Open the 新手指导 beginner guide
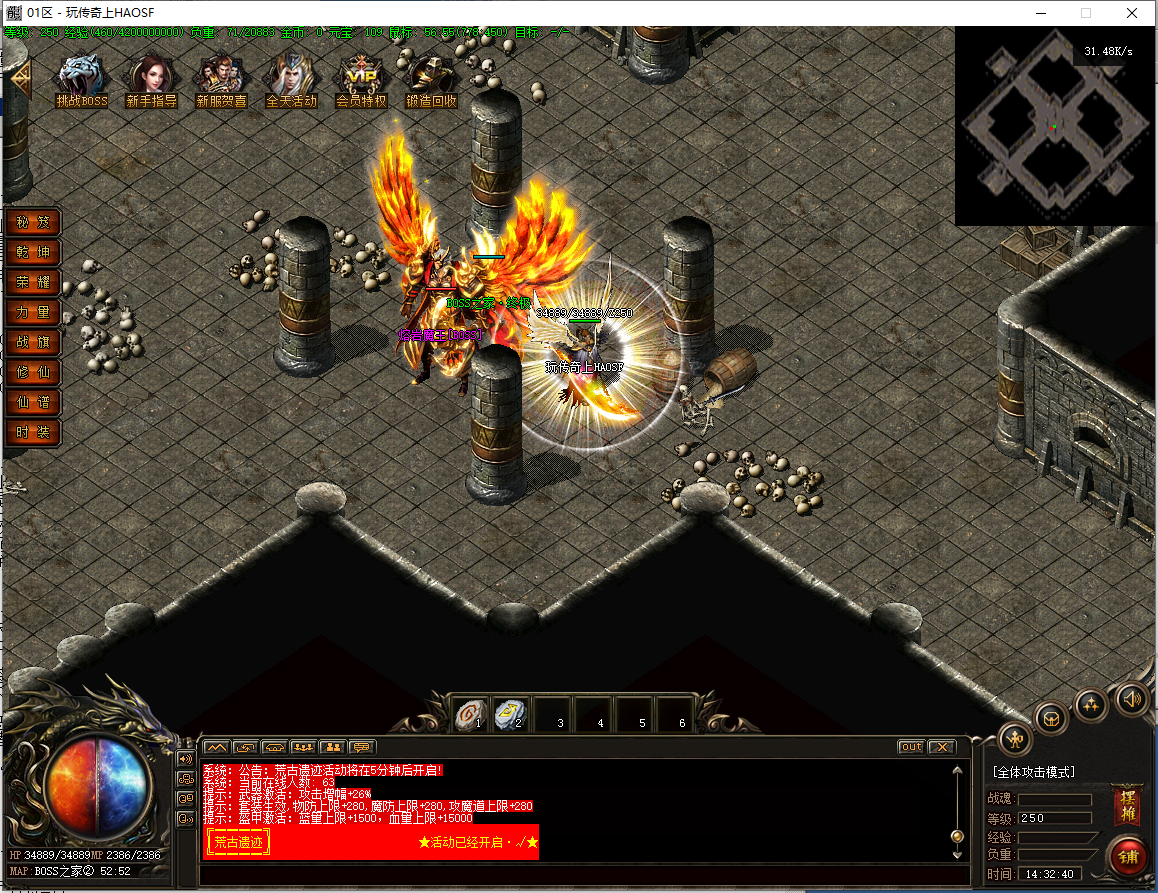Viewport: 1158px width, 893px height. point(152,78)
